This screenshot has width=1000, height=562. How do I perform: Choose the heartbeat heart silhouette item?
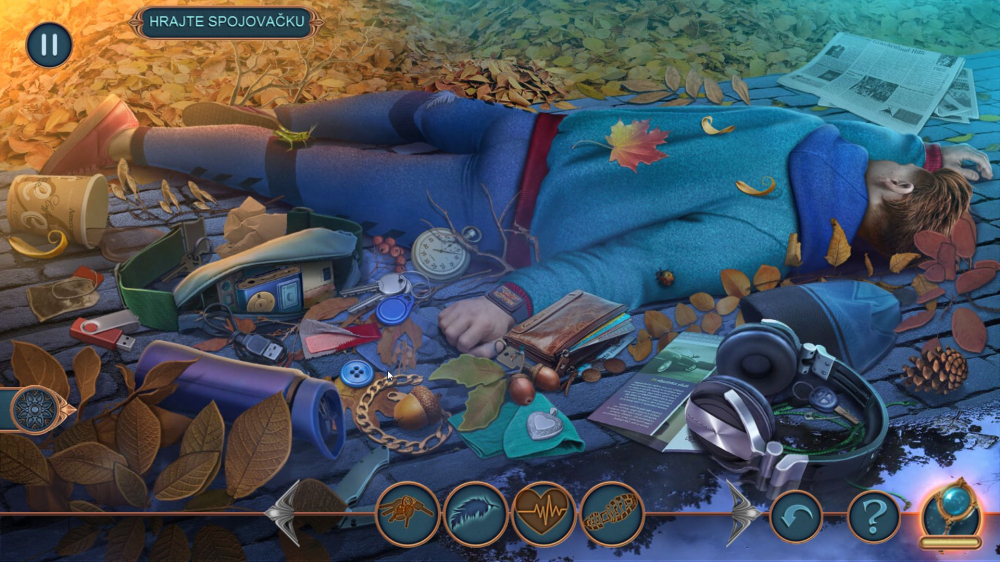pos(543,514)
